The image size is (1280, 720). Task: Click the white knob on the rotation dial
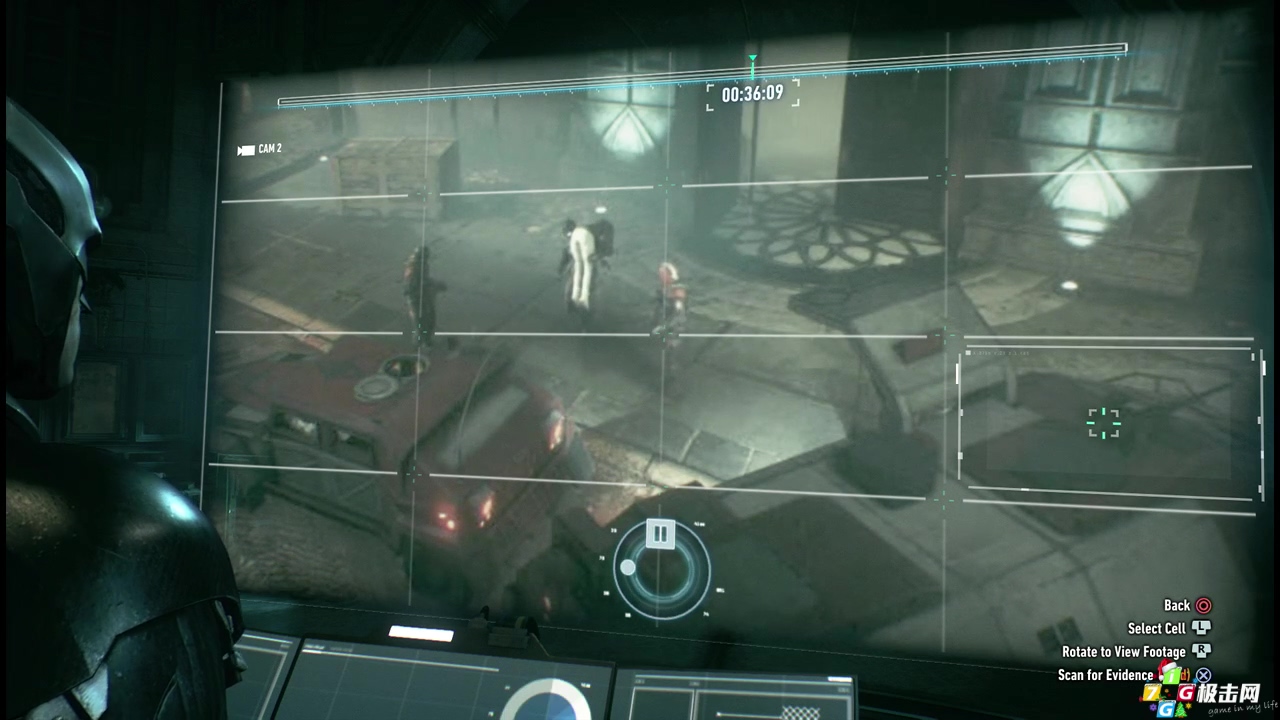(628, 568)
